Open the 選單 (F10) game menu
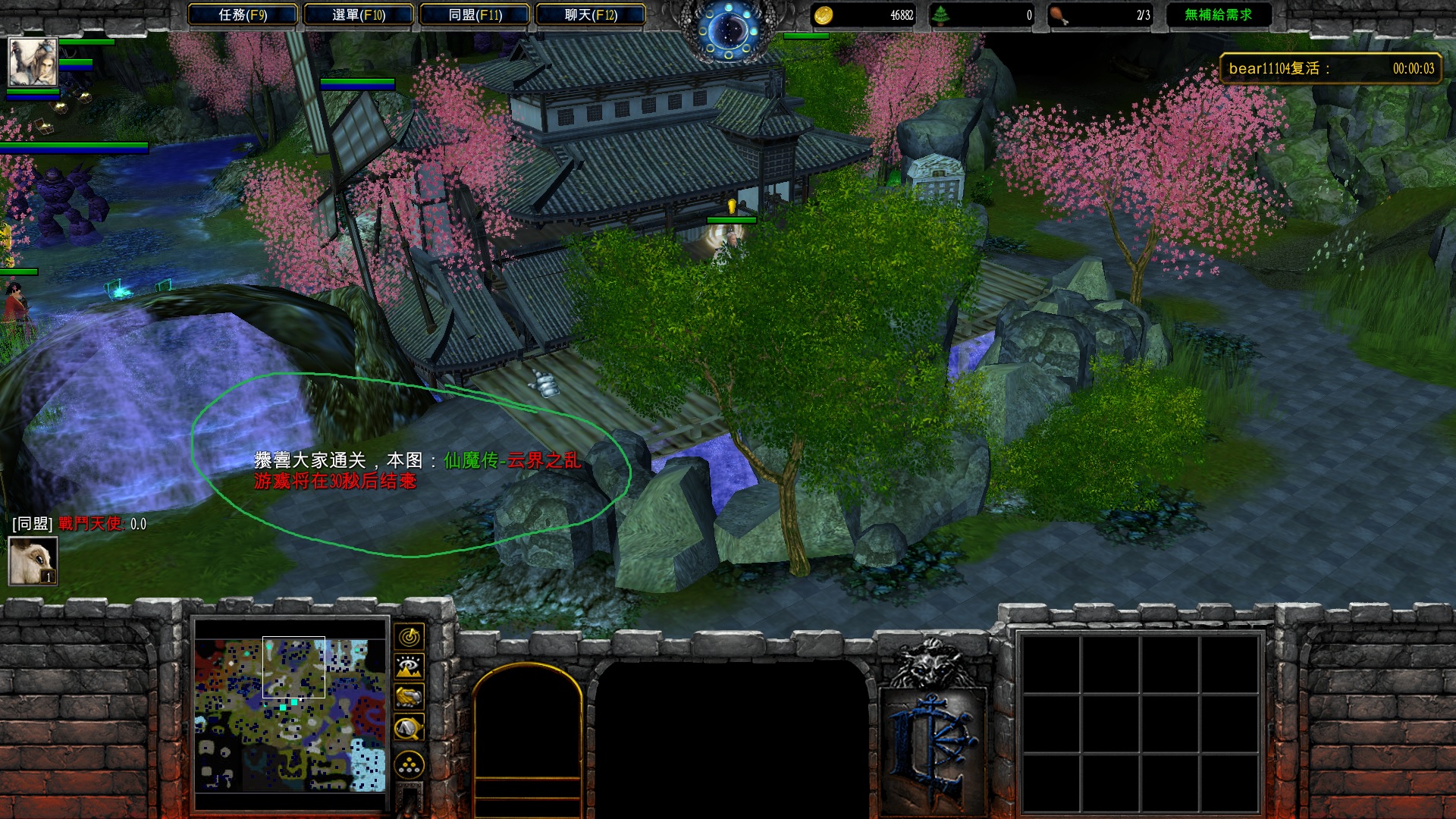 [x=359, y=14]
